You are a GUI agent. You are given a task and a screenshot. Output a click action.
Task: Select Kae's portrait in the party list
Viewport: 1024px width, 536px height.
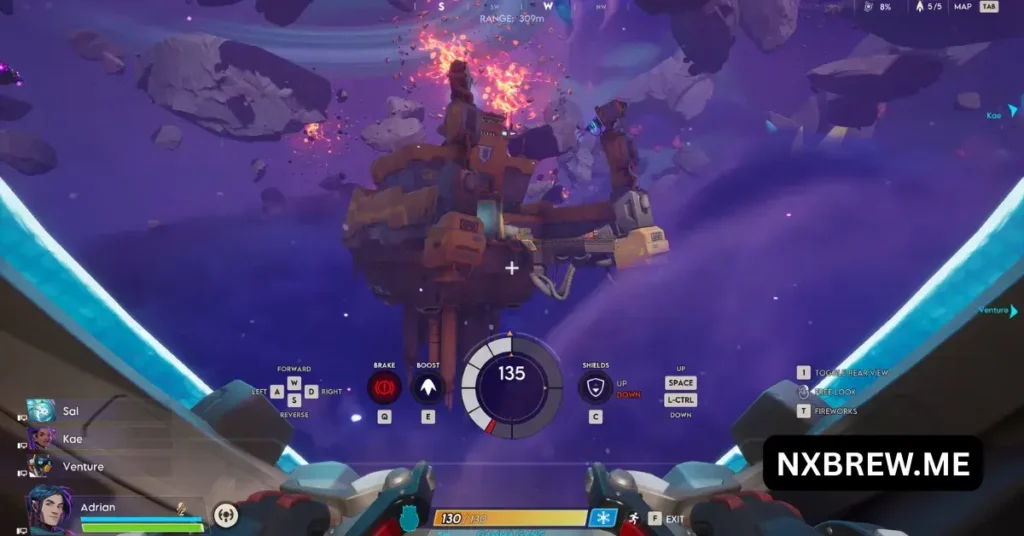(x=41, y=438)
